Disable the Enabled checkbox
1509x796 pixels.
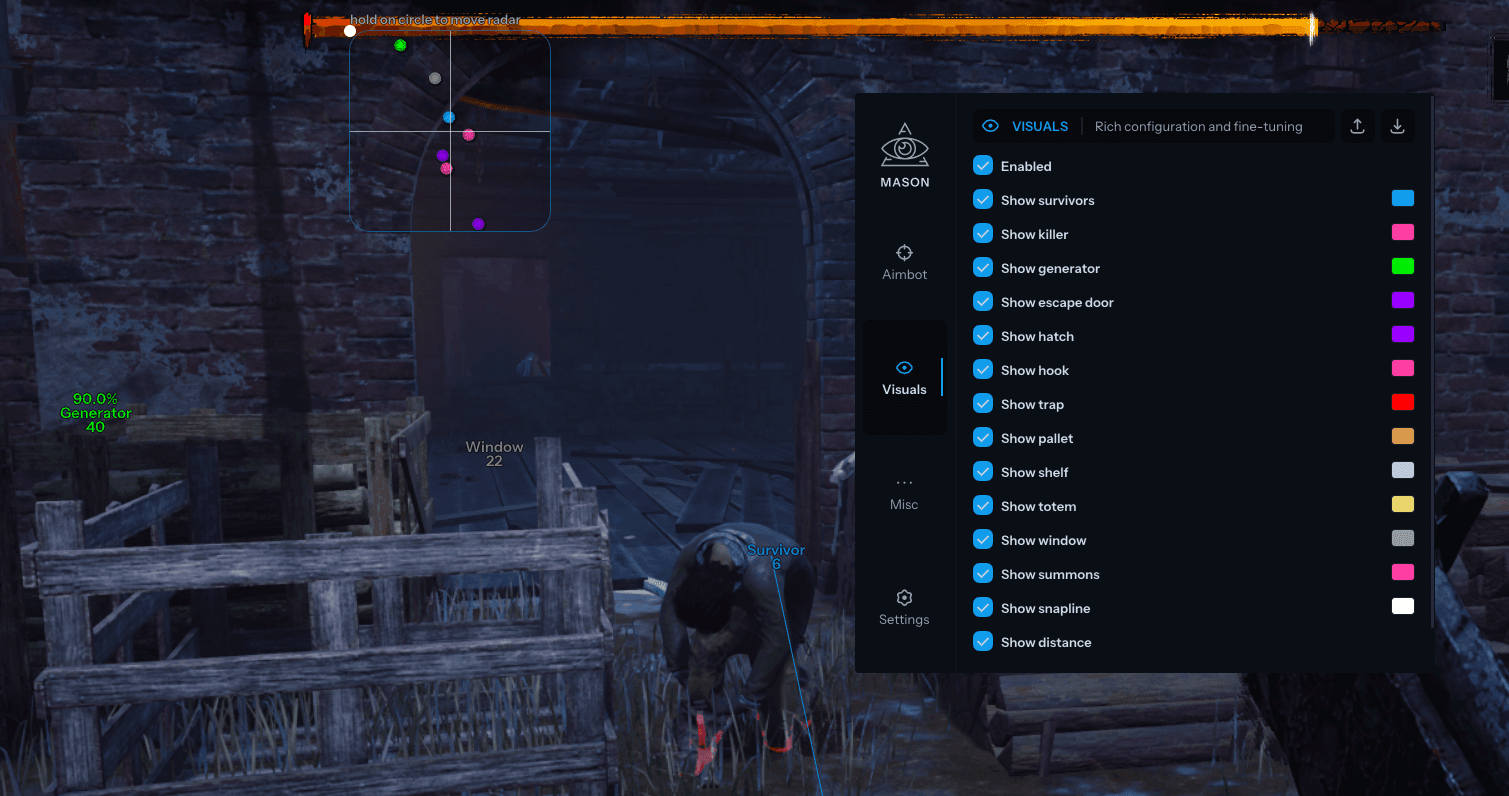(x=983, y=165)
